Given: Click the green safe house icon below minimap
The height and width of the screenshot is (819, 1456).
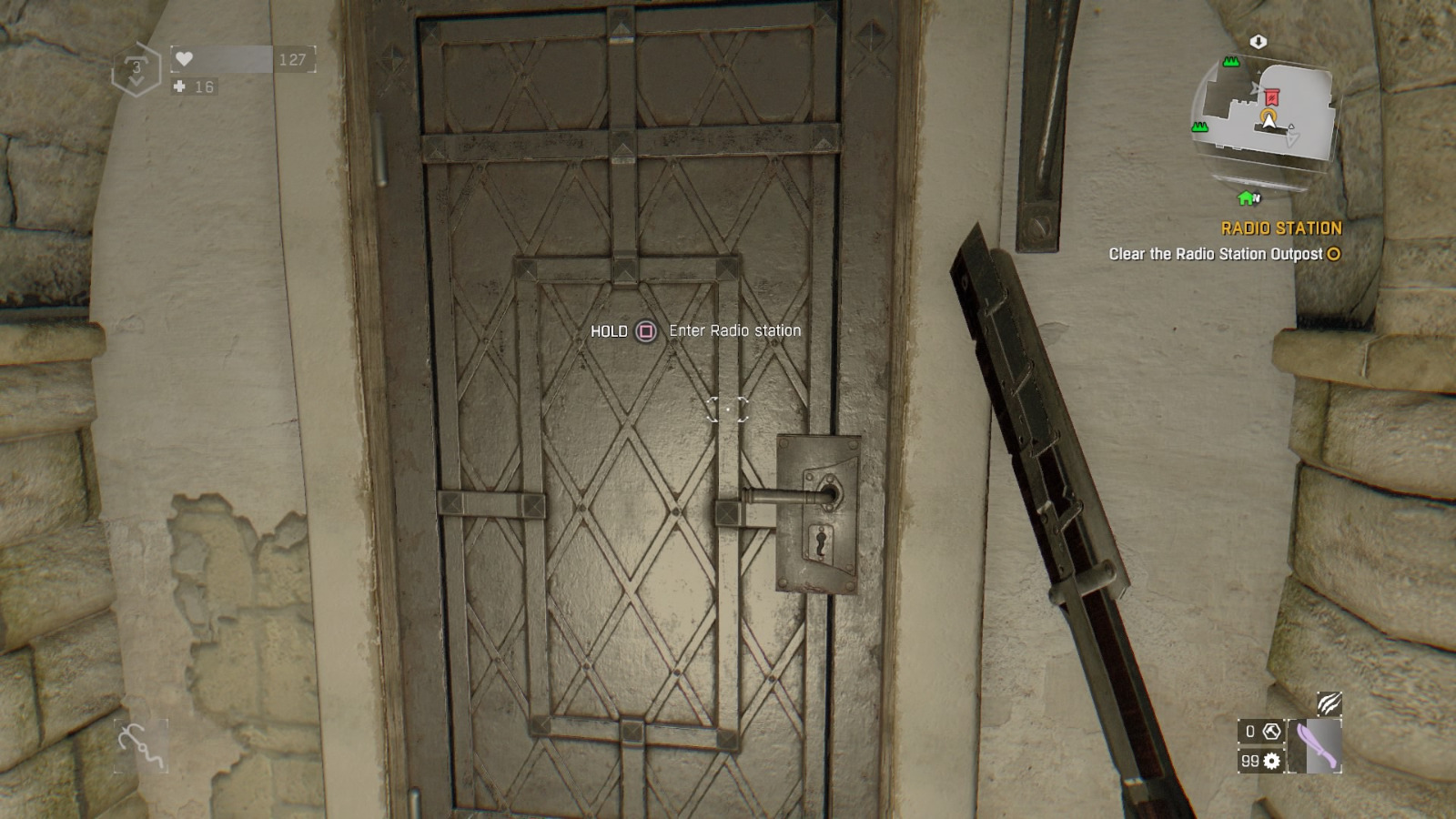Looking at the screenshot, I should pos(1245,197).
